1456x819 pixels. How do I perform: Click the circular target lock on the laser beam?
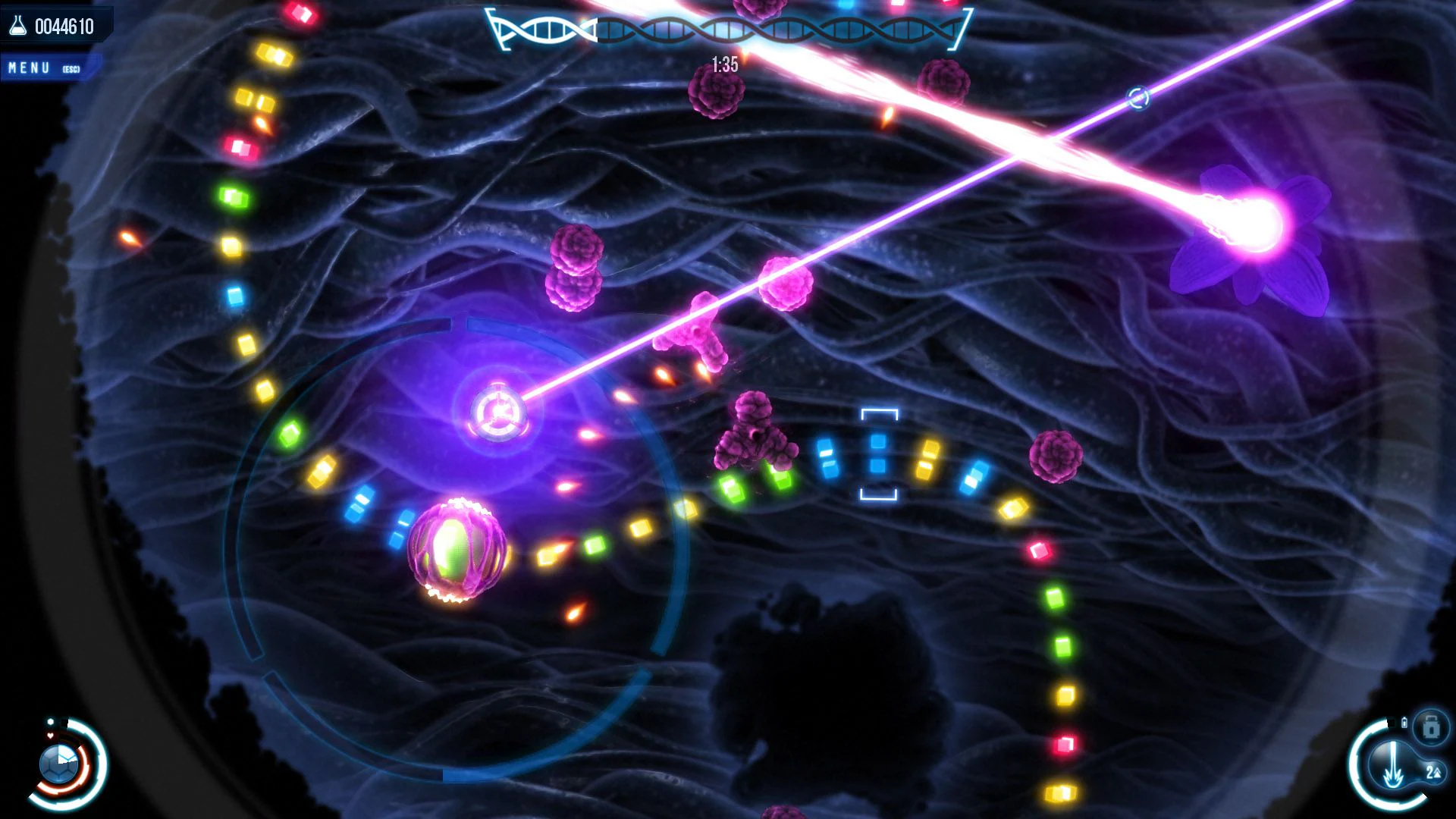coord(1137,98)
